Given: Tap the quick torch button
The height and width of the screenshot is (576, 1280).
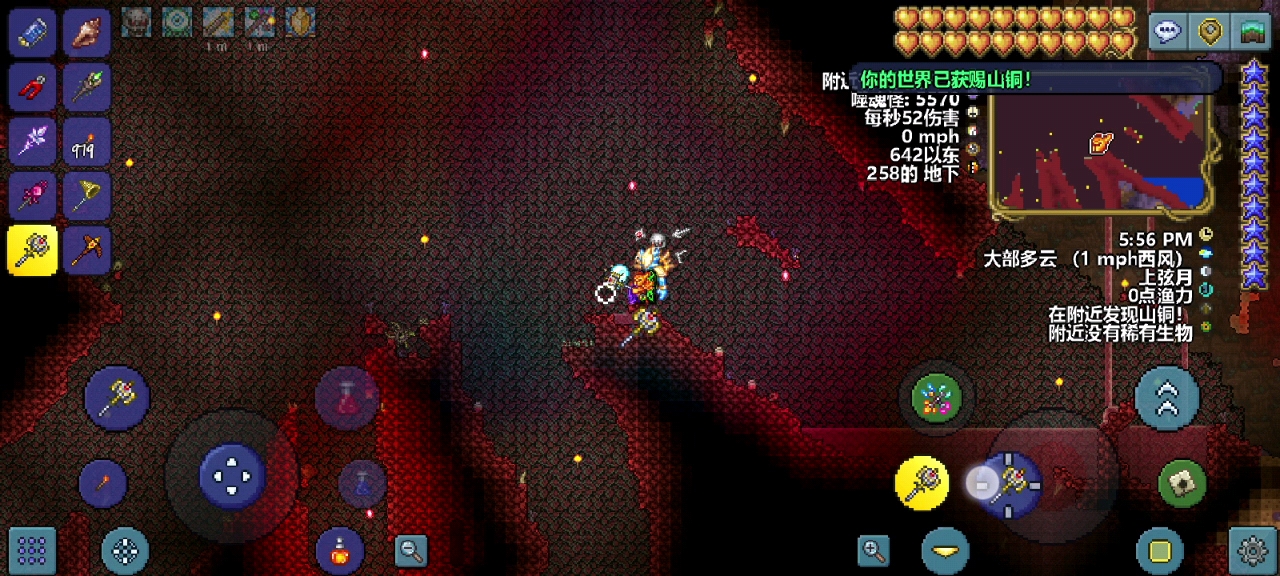Looking at the screenshot, I should [103, 484].
